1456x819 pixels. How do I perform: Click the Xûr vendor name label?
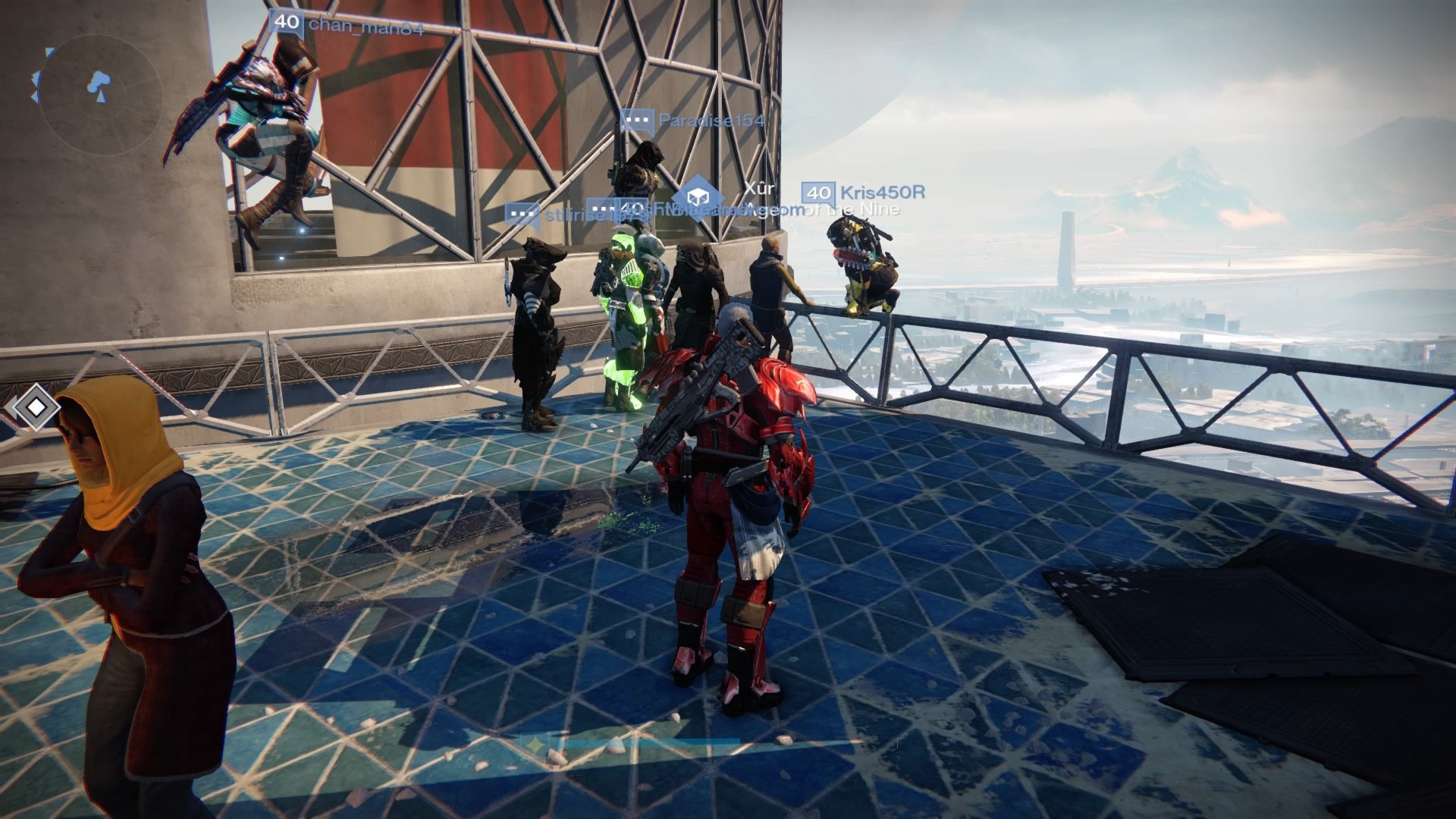coord(758,186)
